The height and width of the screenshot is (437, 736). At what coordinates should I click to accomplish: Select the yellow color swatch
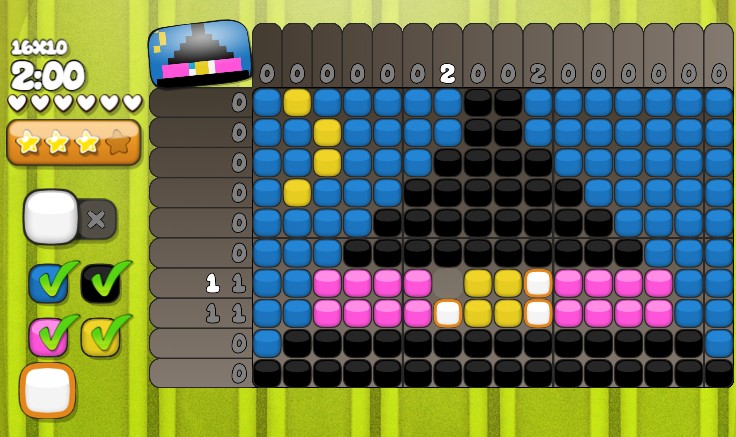pos(100,337)
